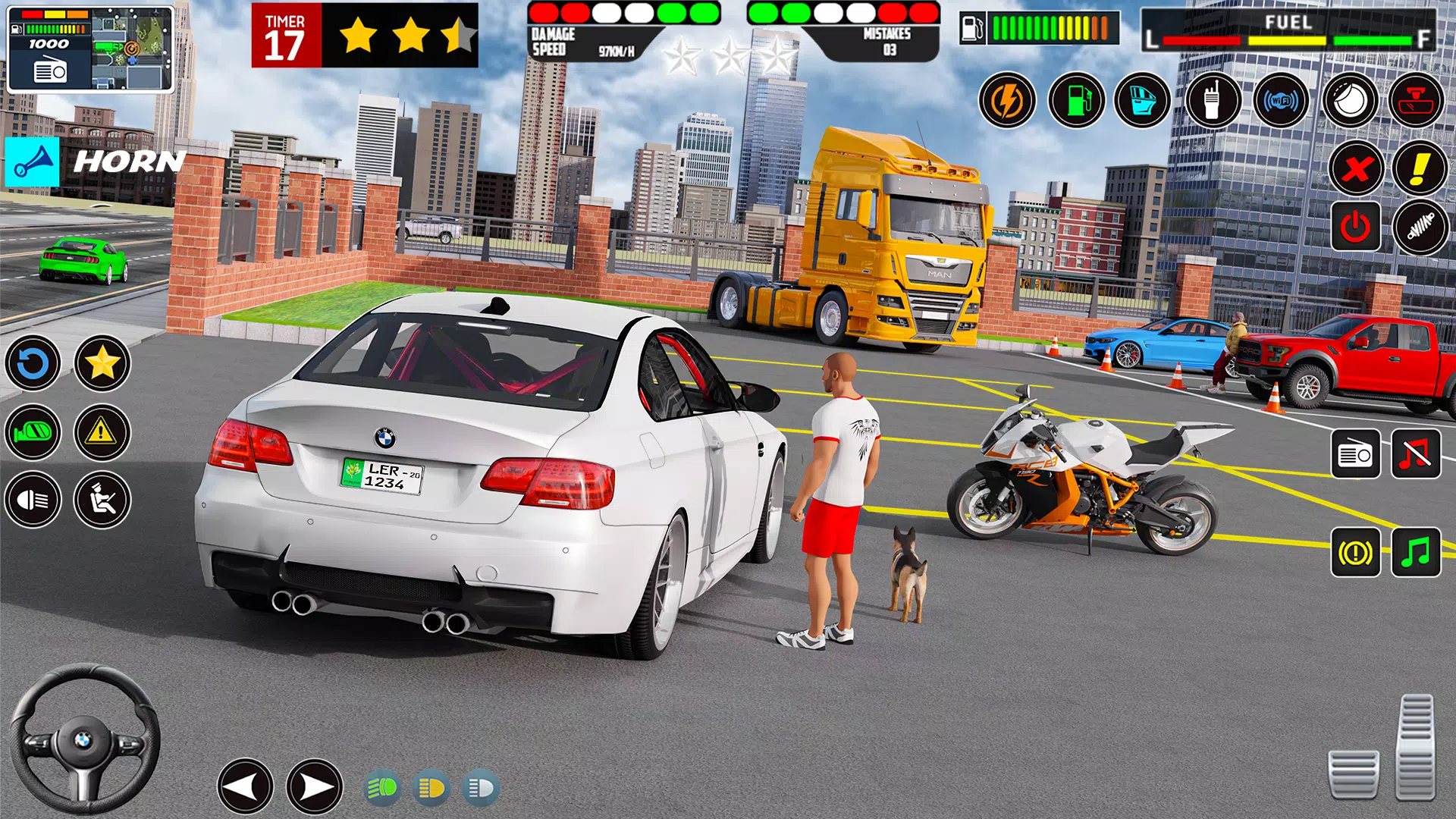Tap the red power engine button
Screen dimensions: 1456x819
click(x=1356, y=227)
